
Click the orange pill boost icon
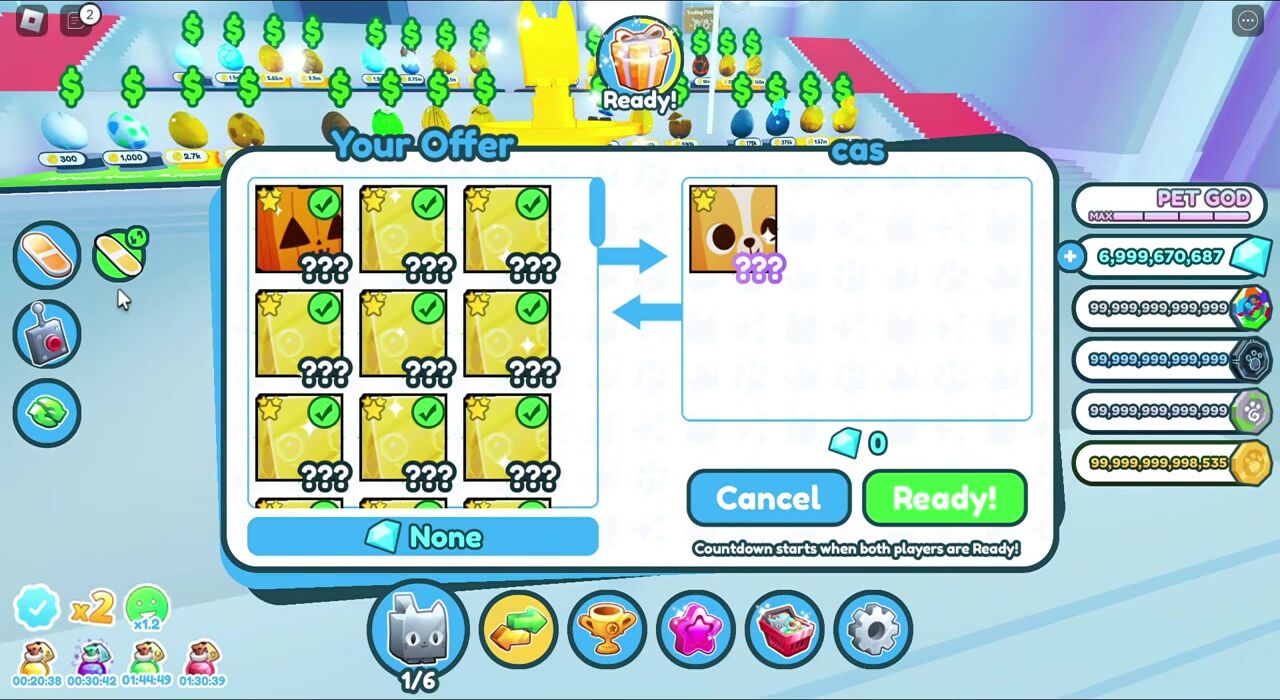pyautogui.click(x=46, y=255)
